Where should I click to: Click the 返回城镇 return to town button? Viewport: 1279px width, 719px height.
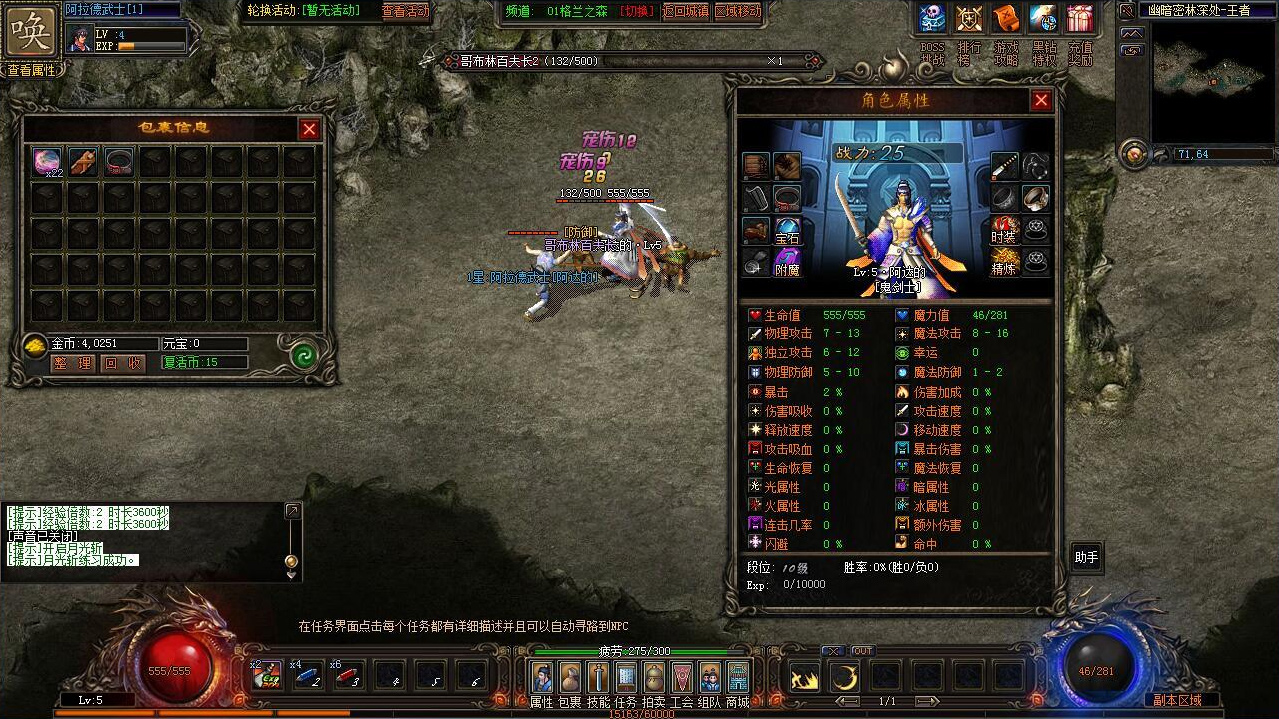click(685, 11)
